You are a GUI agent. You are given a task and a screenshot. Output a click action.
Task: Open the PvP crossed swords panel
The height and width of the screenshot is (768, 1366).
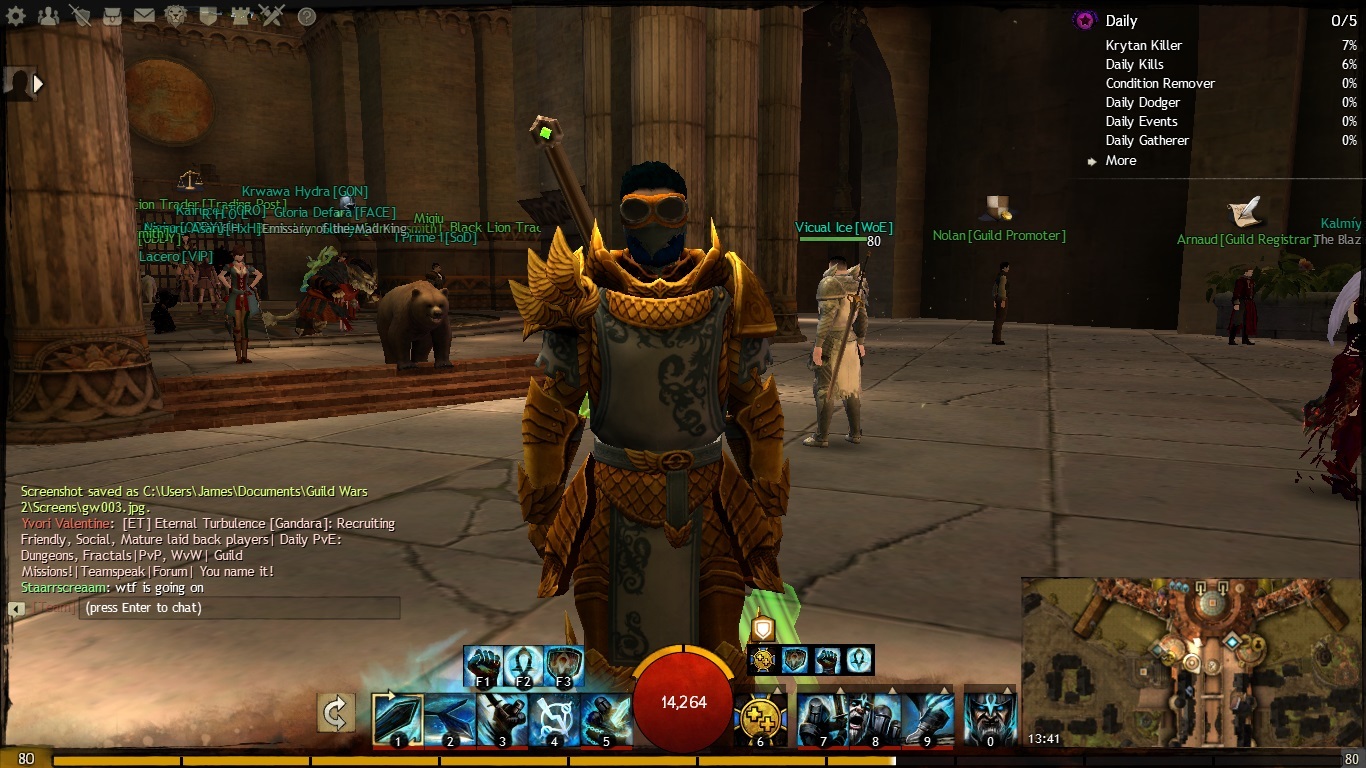coord(272,16)
